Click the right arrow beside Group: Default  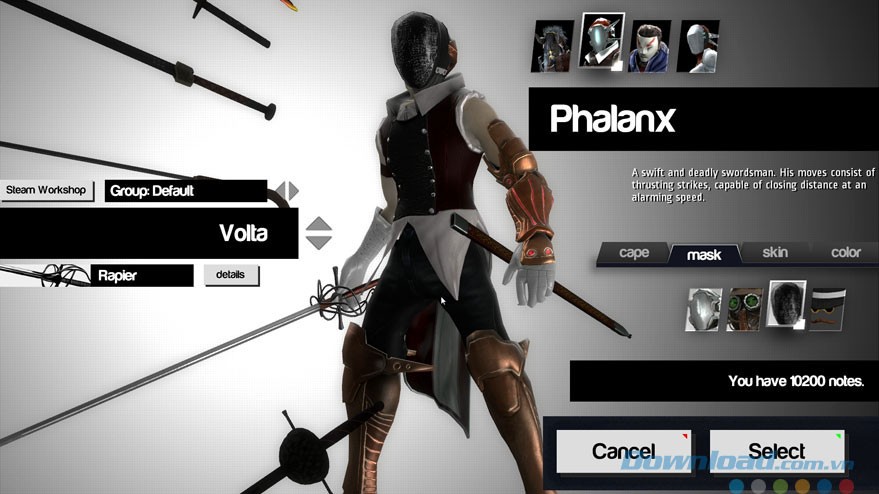click(293, 191)
